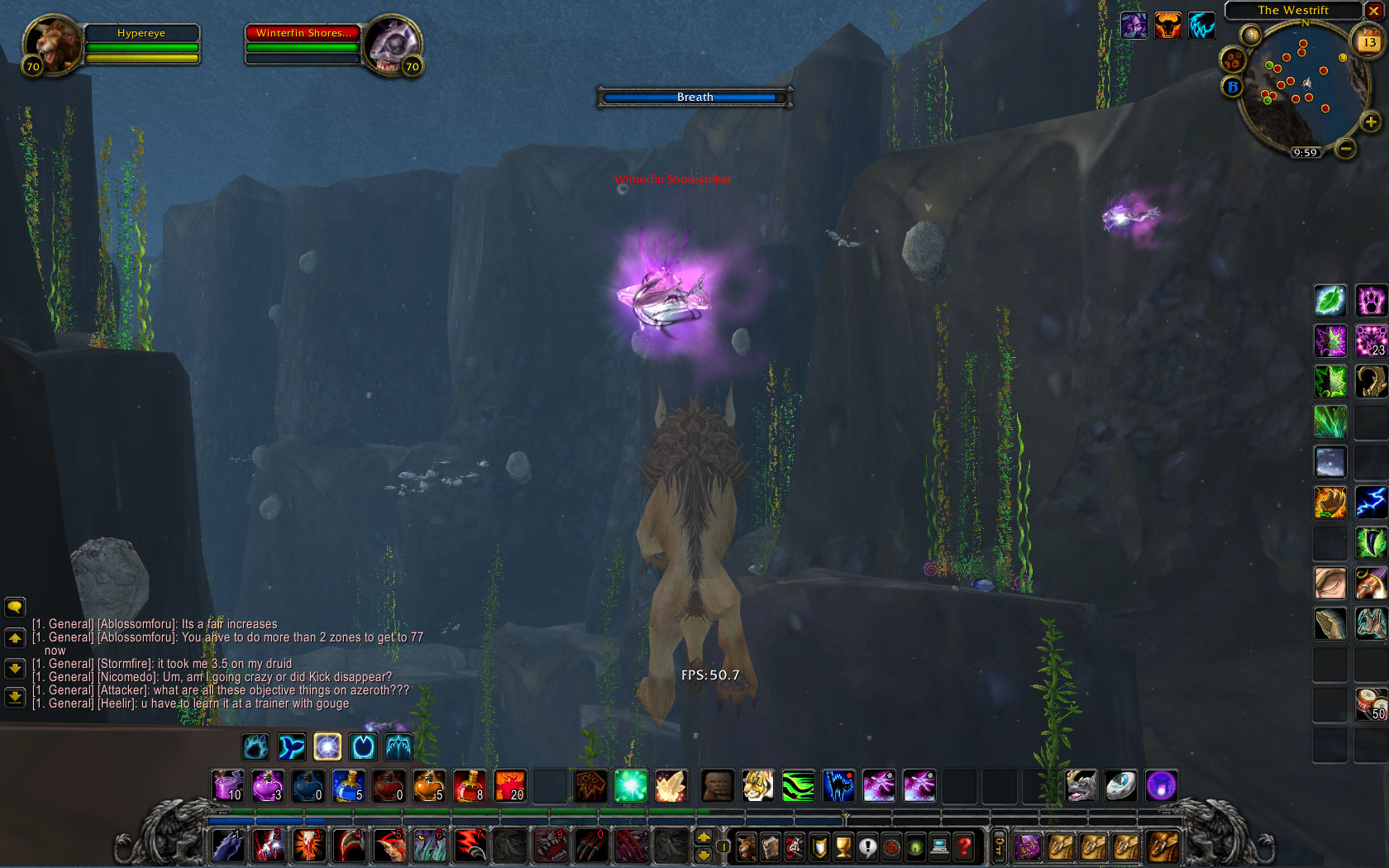
Task: Activate the action bar slot 1 ability
Action: pos(227,846)
